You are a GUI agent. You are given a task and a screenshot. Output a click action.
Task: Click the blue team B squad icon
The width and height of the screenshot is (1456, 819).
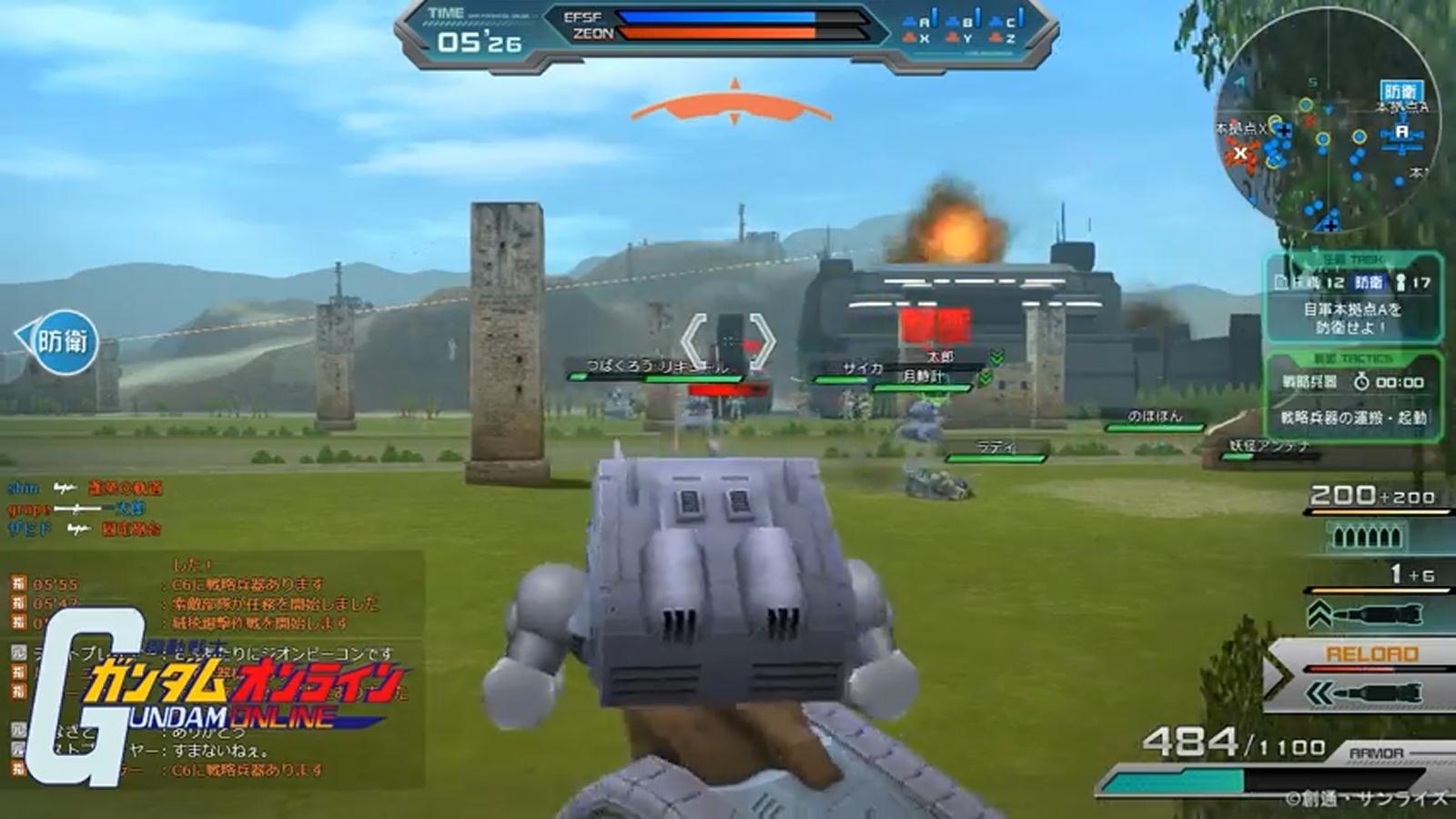click(x=952, y=21)
